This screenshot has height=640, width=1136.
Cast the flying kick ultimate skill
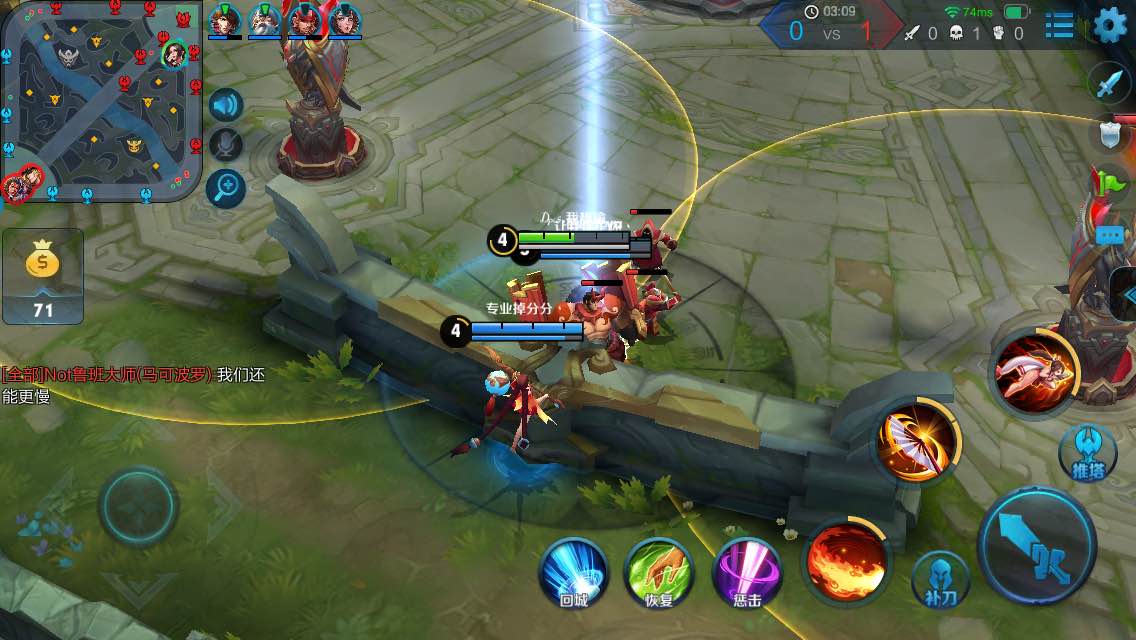(1034, 370)
